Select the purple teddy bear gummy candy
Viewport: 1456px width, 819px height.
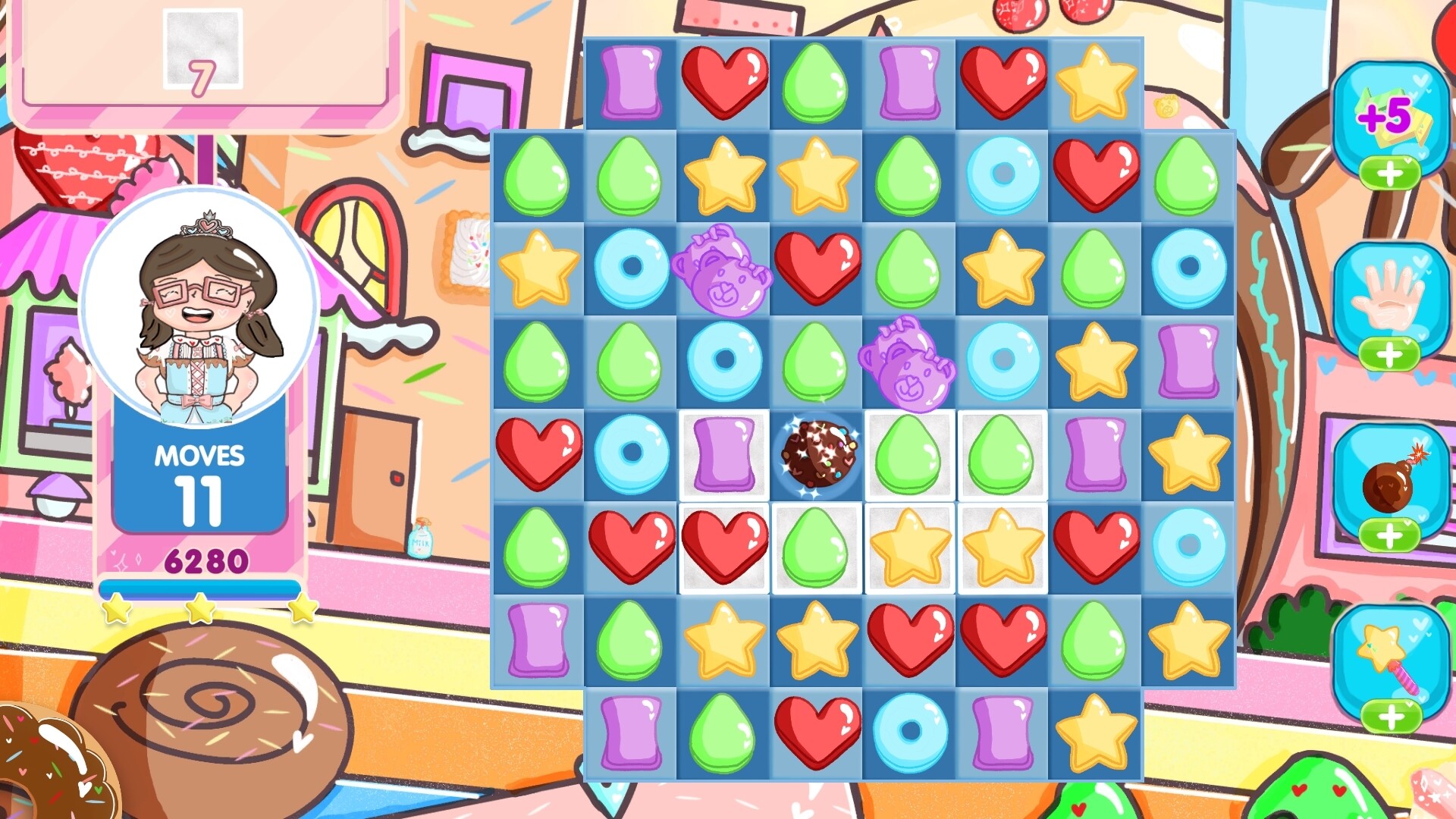coord(723,273)
